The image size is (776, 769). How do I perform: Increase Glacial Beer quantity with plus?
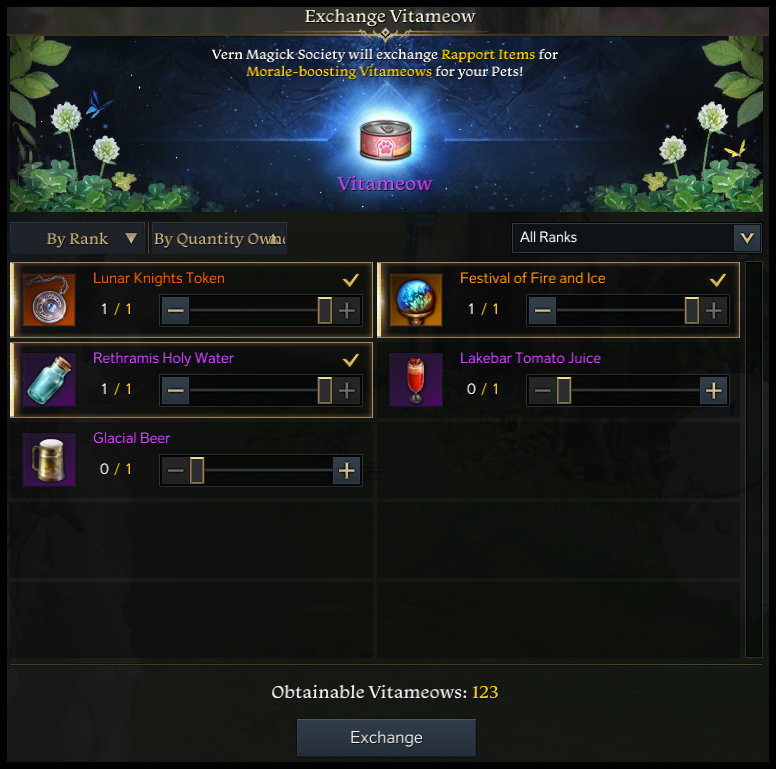tap(347, 471)
